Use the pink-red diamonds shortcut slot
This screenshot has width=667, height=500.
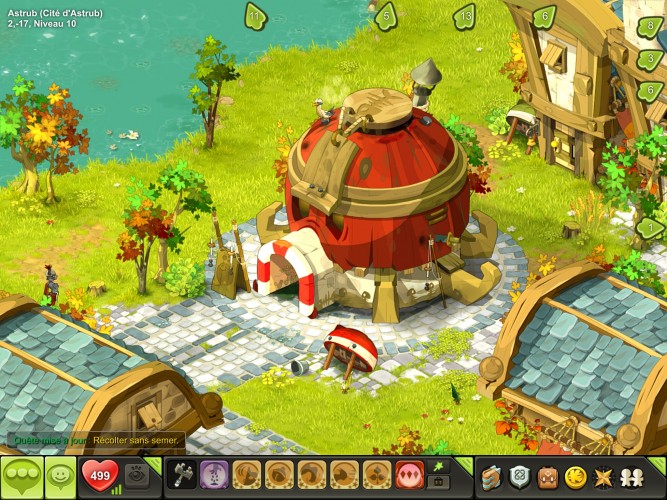pyautogui.click(x=410, y=474)
